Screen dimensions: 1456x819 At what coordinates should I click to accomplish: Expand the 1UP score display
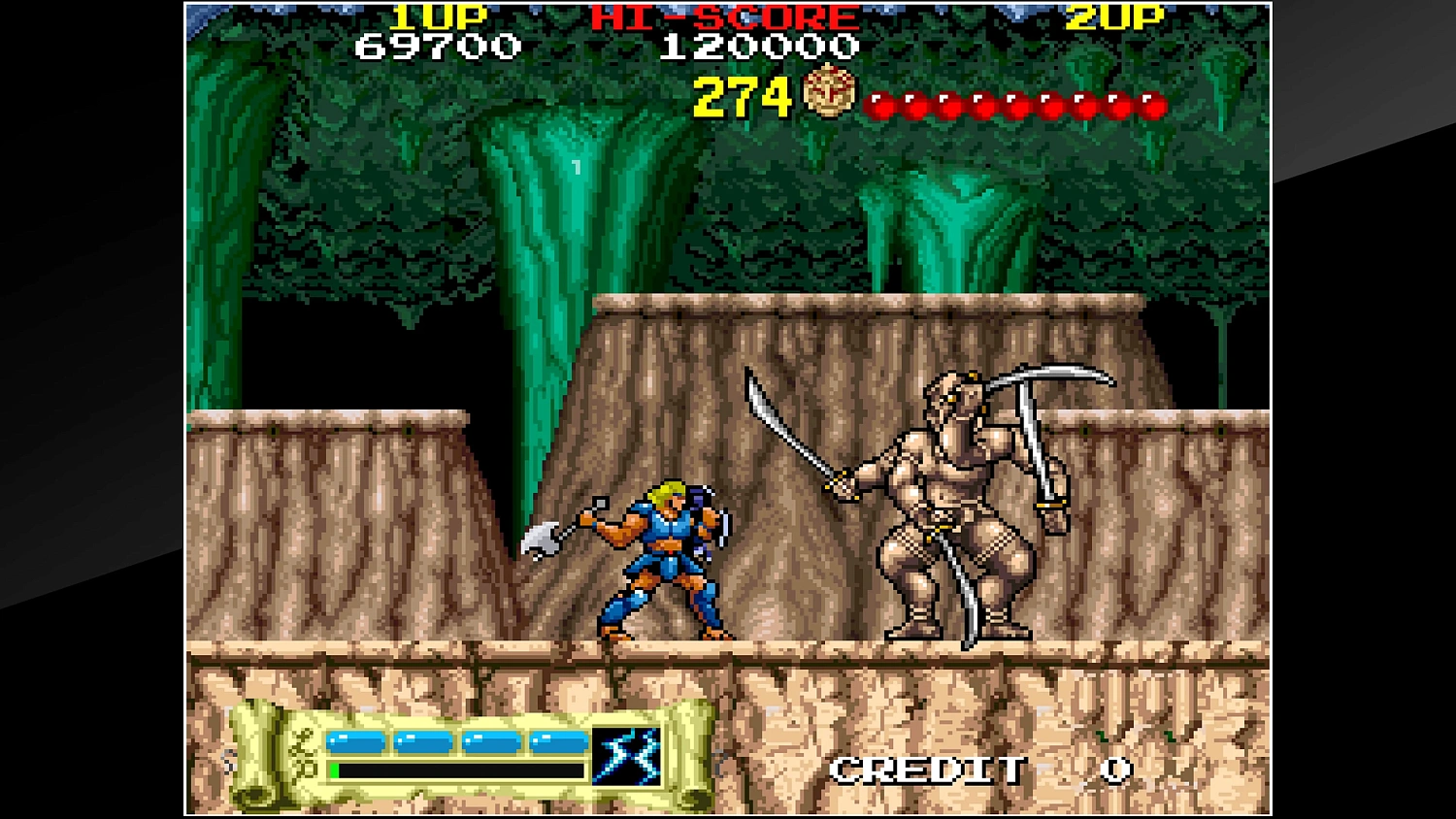(x=439, y=45)
